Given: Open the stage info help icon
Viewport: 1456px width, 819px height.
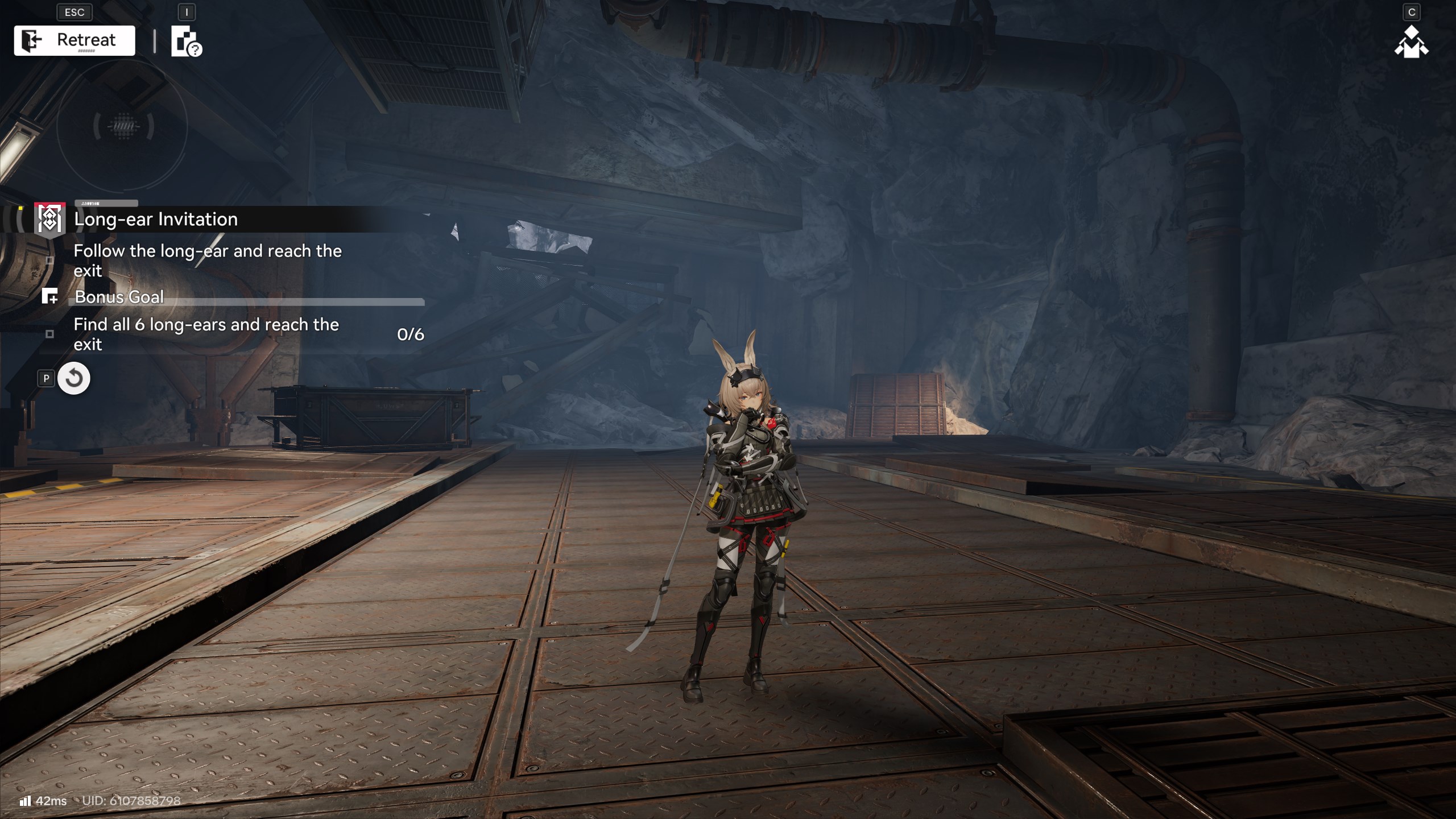Looking at the screenshot, I should coord(186,42).
